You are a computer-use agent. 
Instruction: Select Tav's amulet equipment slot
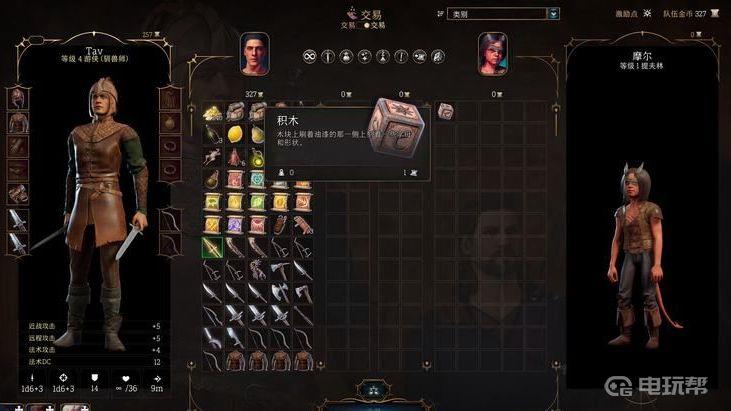click(x=170, y=123)
